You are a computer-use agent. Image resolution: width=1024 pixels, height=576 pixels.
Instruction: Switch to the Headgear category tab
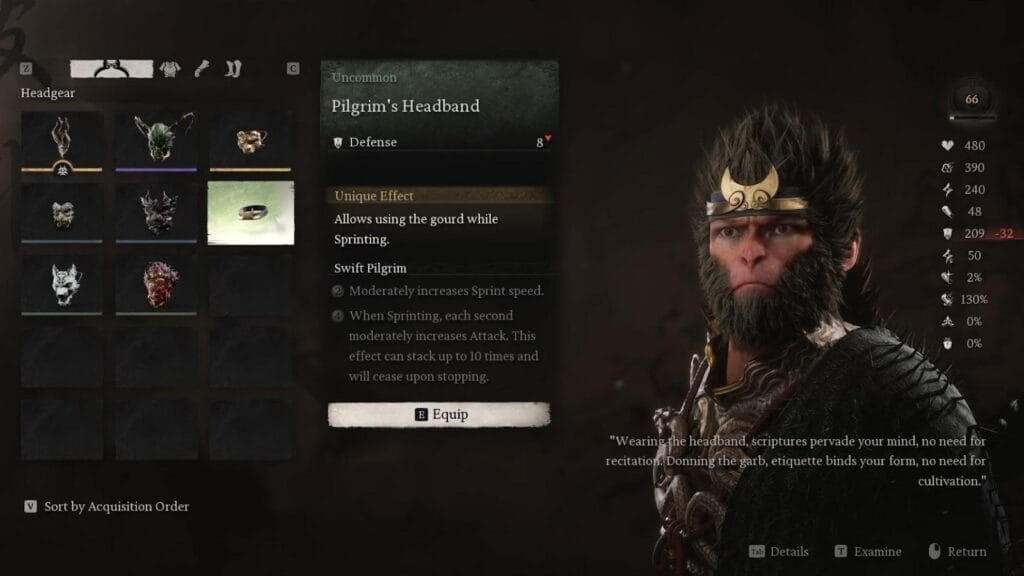tap(111, 69)
